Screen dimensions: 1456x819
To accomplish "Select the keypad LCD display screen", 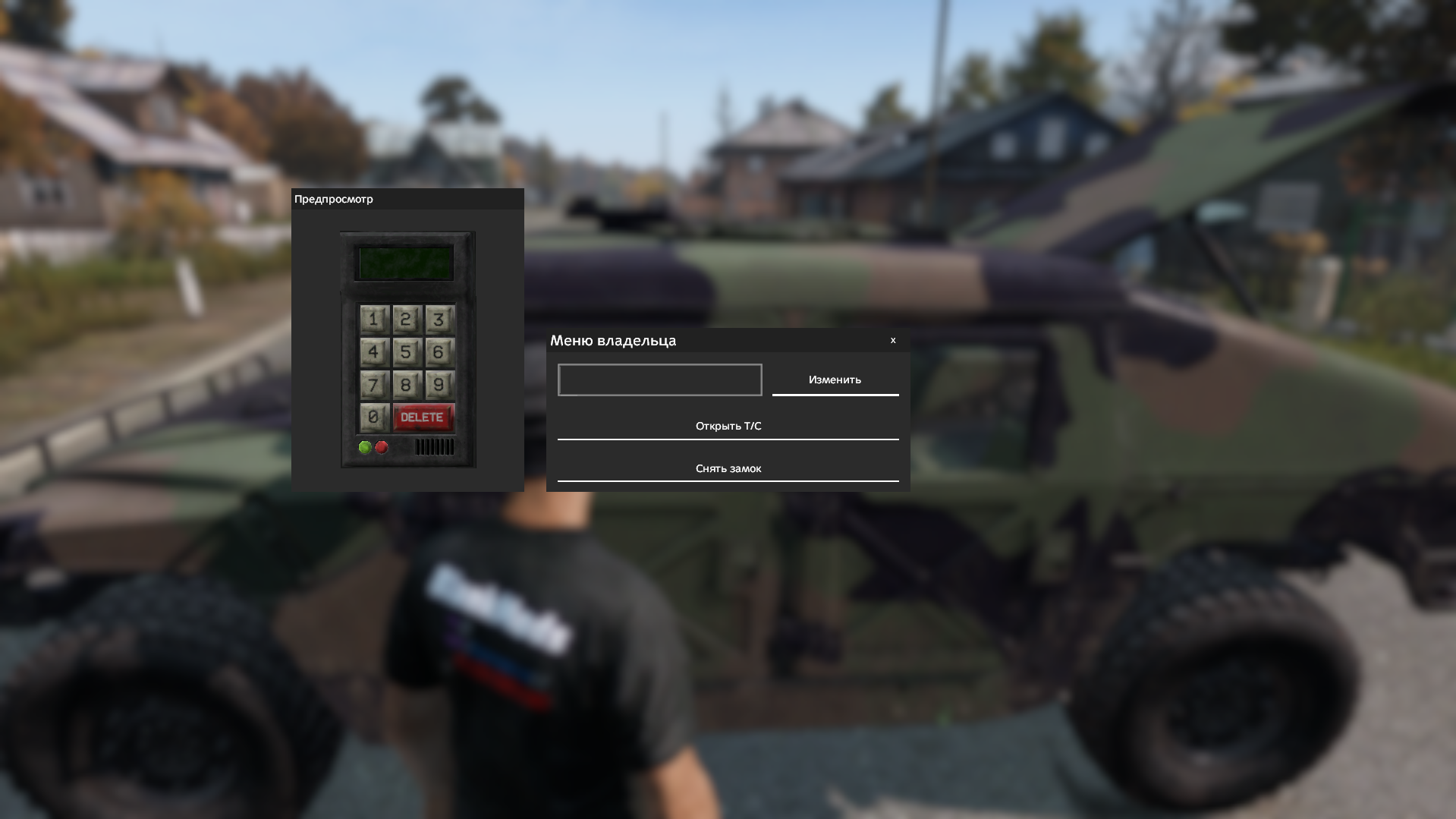I will click(x=403, y=262).
